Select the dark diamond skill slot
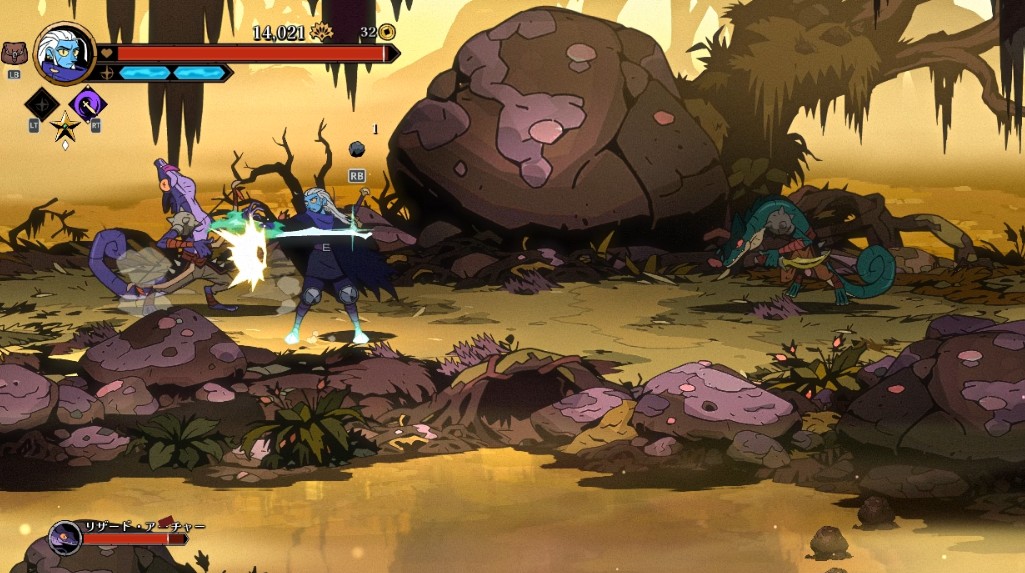This screenshot has height=573, width=1025. click(42, 103)
